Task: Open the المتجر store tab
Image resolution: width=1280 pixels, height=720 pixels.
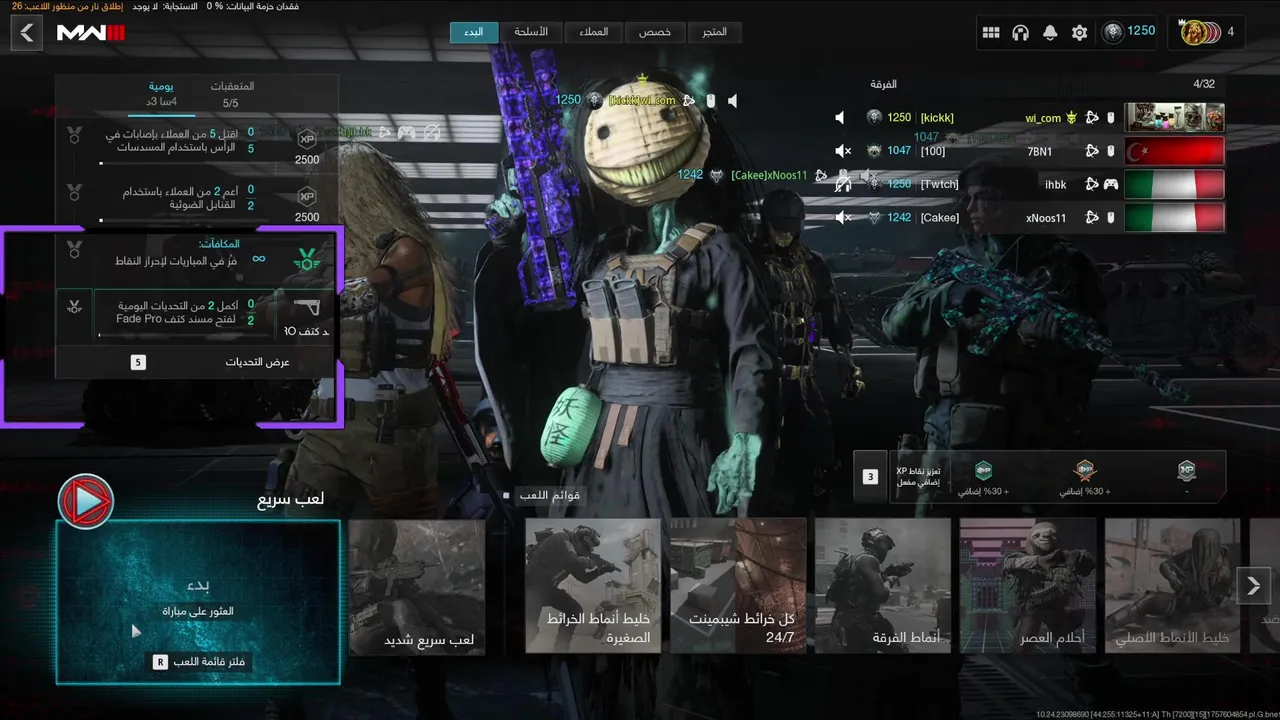Action: click(714, 32)
